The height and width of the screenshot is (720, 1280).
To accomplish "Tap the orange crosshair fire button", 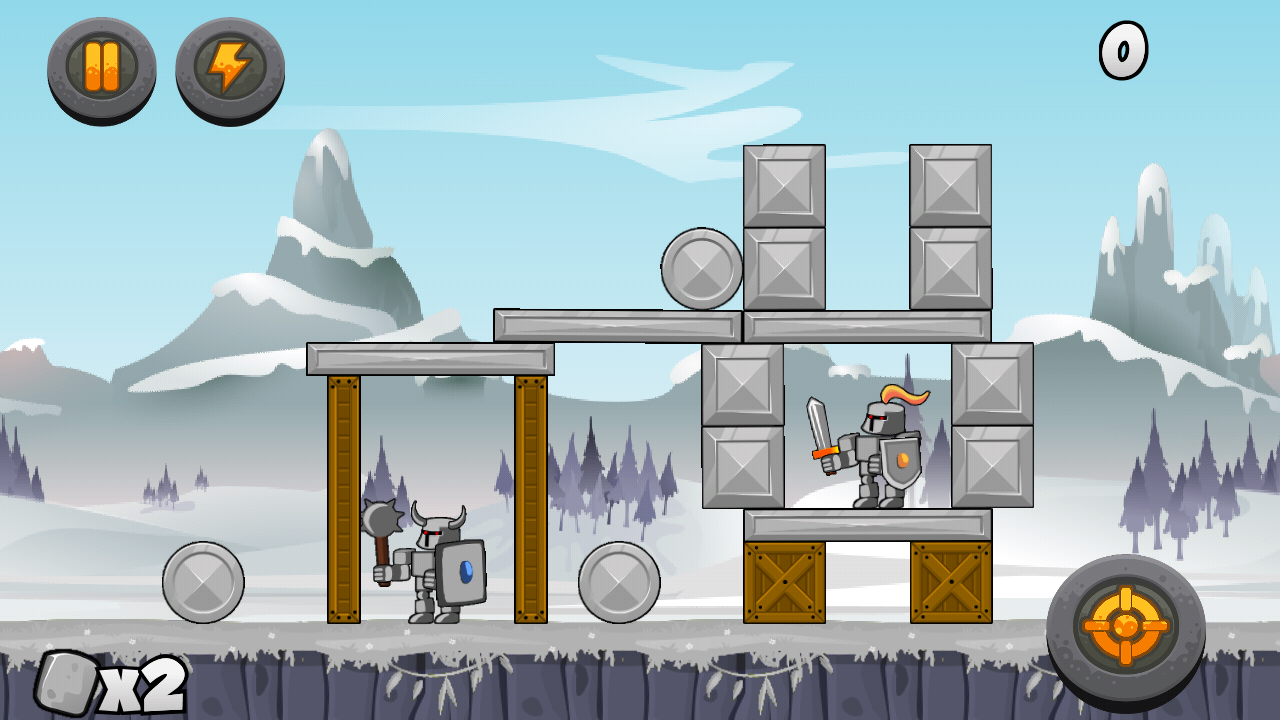I will click(1125, 626).
